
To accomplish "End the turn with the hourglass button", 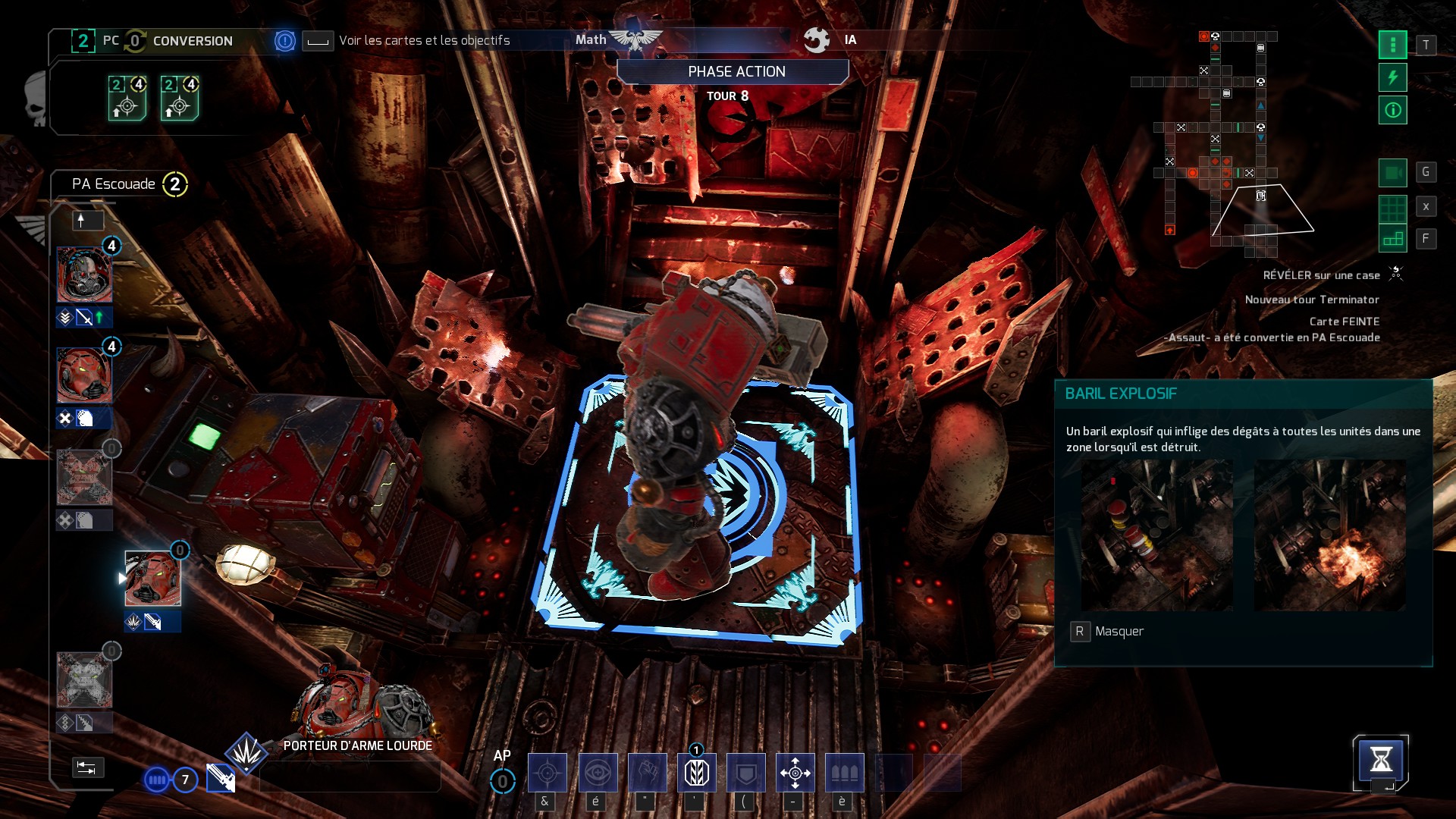I will 1380,759.
